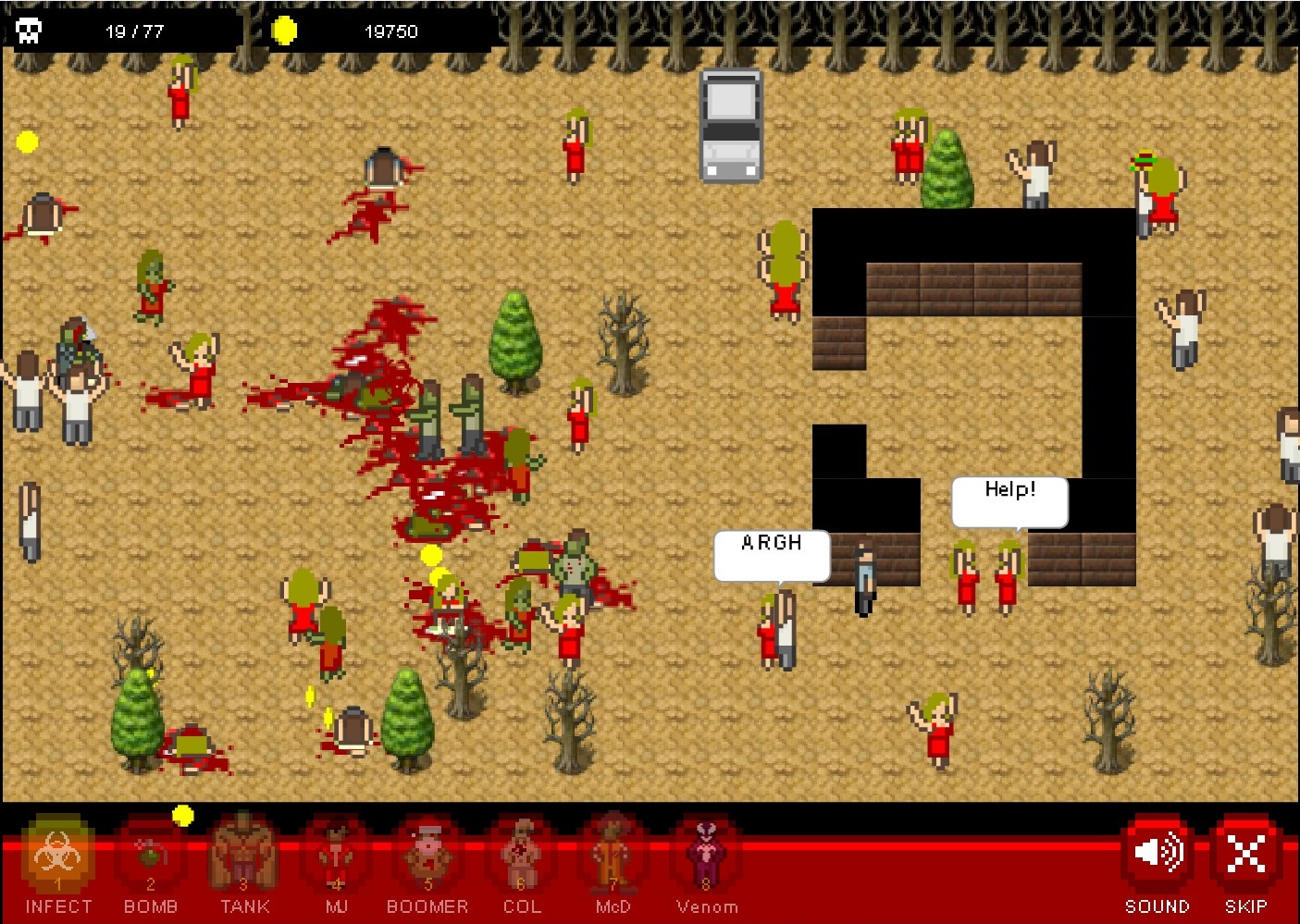Click the policeman near the brick building
This screenshot has height=924, width=1300.
click(x=863, y=573)
